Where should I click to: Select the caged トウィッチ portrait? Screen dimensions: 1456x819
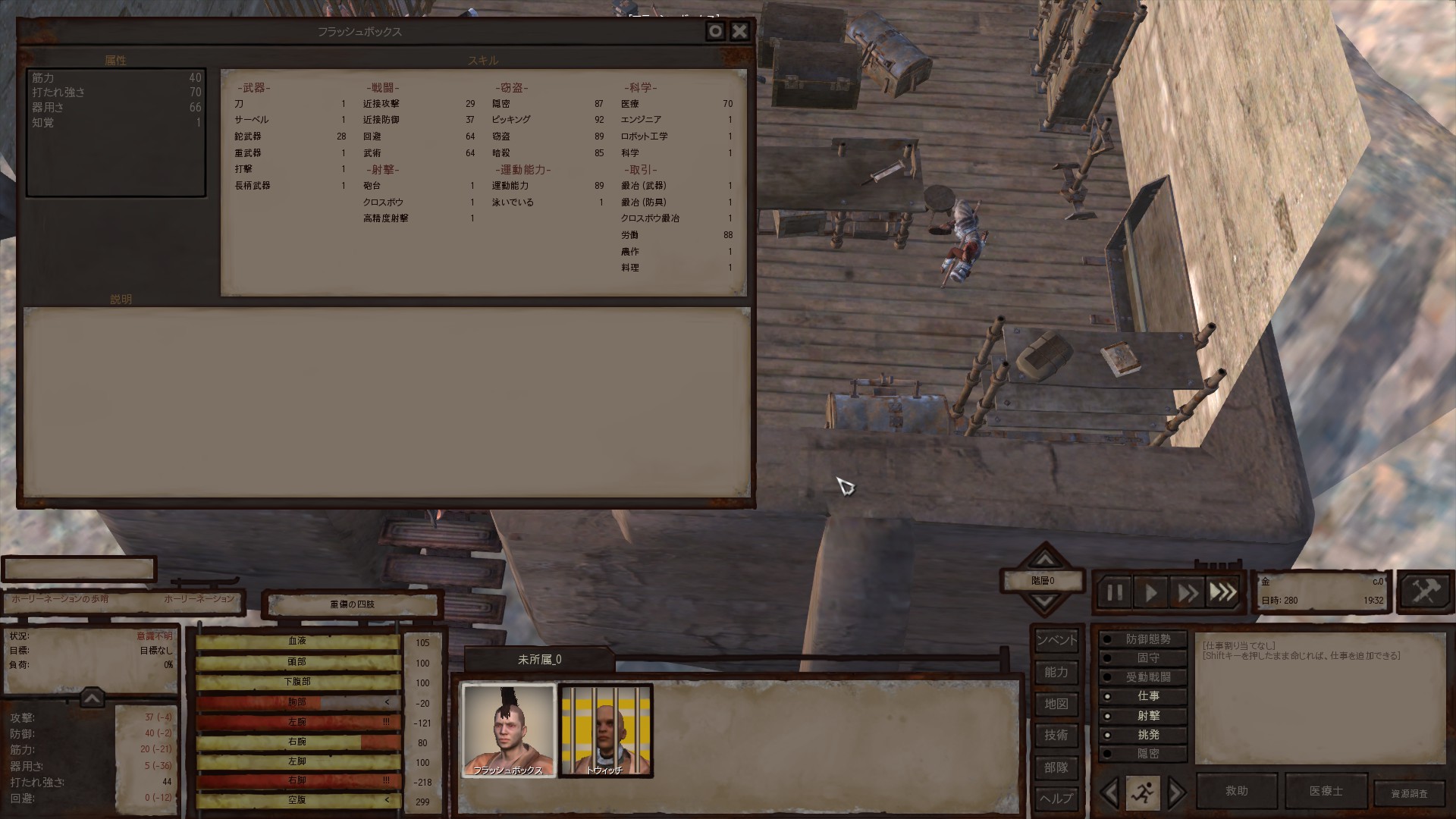[605, 730]
